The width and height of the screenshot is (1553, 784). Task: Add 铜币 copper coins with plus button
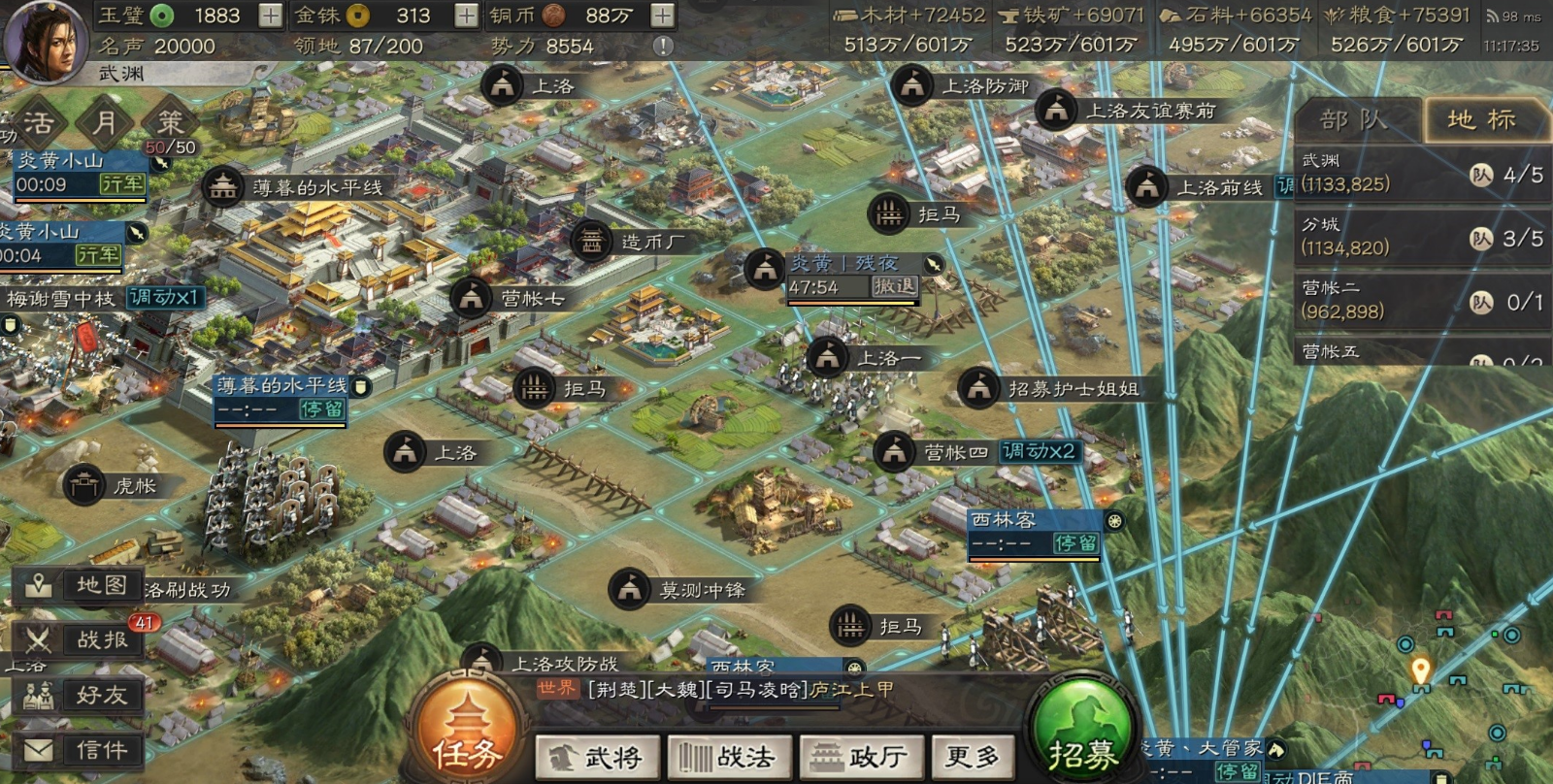point(662,16)
